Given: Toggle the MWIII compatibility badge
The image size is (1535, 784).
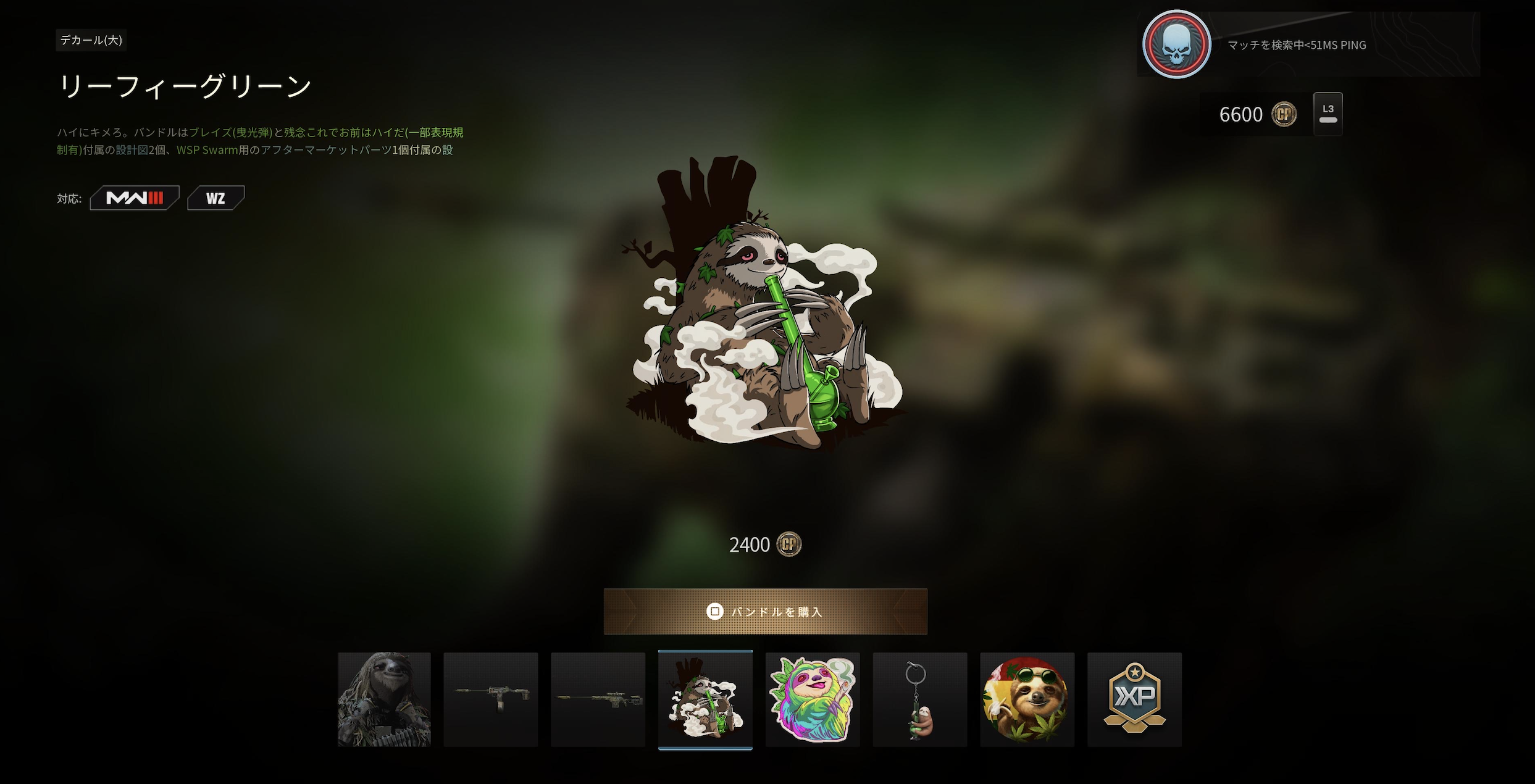Looking at the screenshot, I should (x=134, y=197).
